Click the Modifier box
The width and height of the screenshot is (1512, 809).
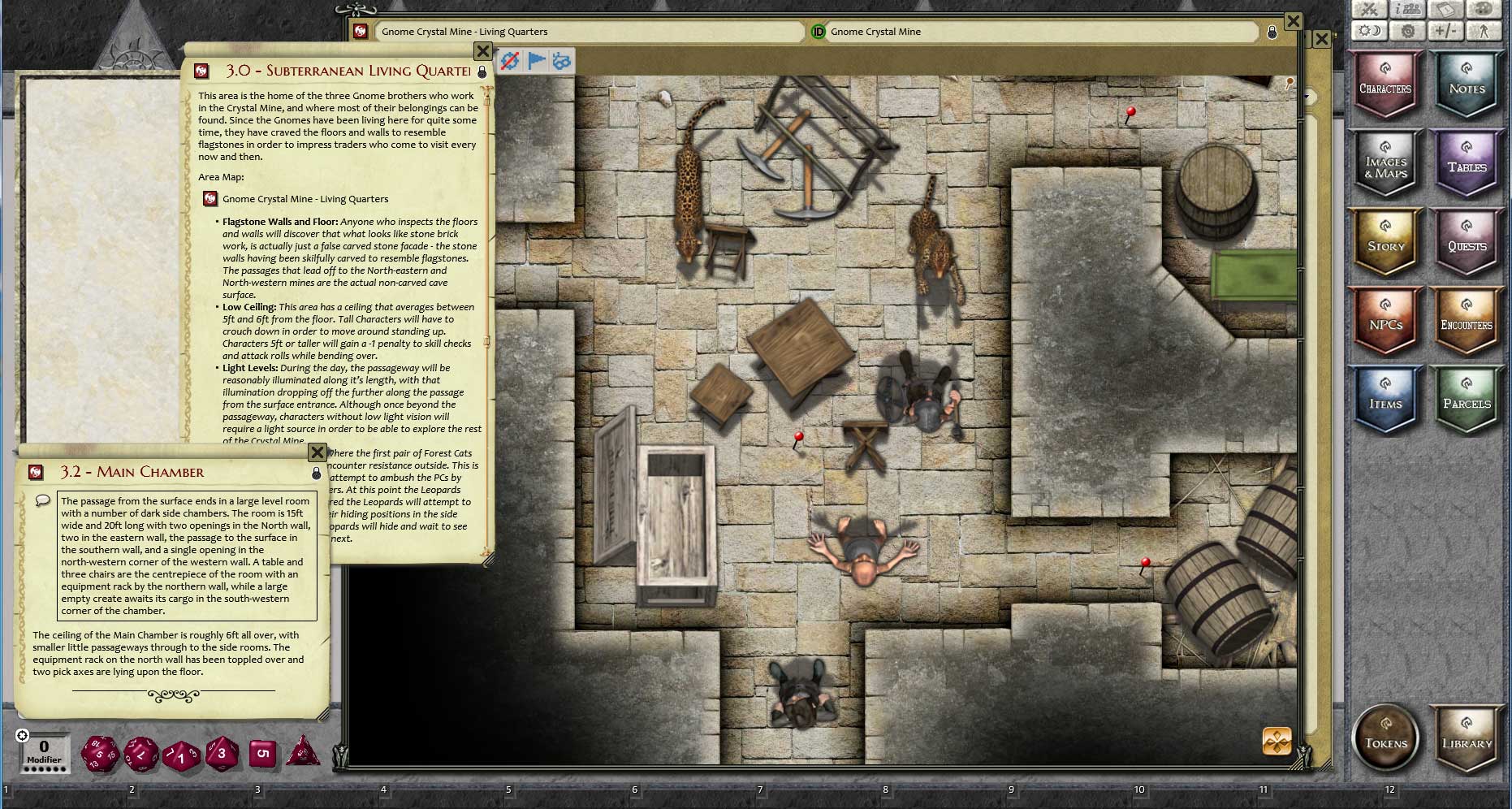44,752
